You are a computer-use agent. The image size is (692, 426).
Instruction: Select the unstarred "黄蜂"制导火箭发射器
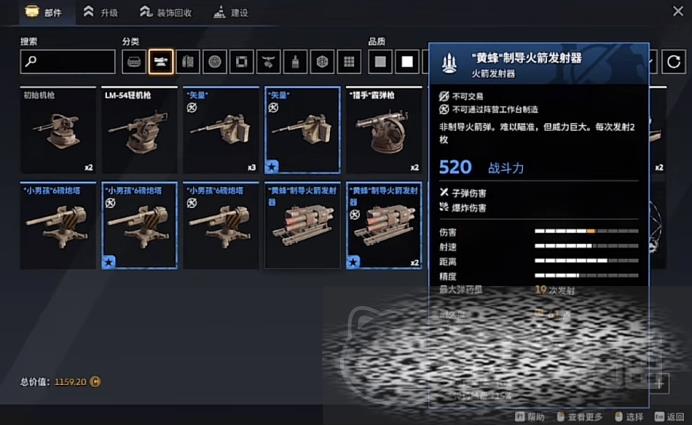tap(302, 225)
